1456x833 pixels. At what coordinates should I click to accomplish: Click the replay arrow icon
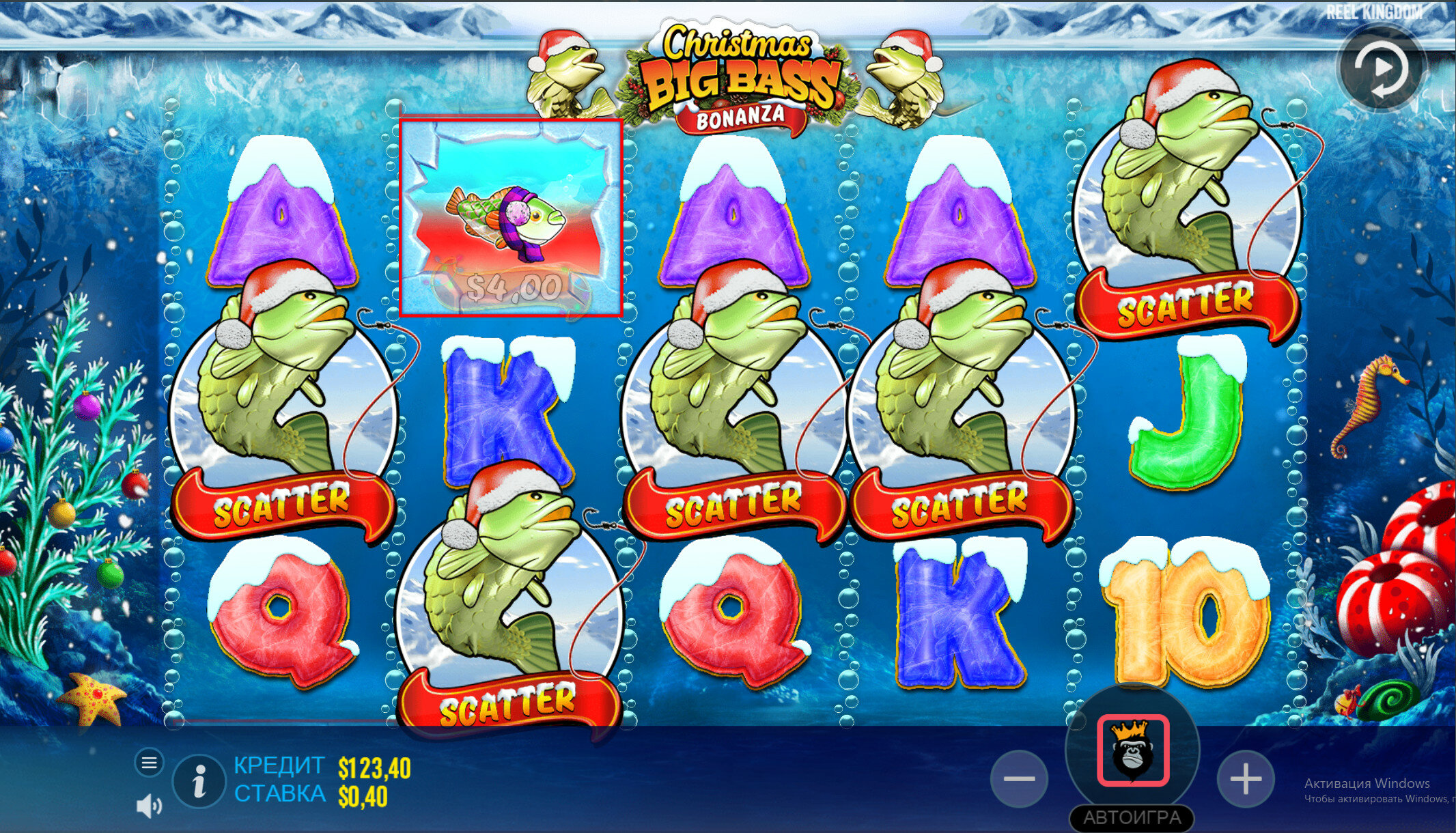(x=1381, y=69)
